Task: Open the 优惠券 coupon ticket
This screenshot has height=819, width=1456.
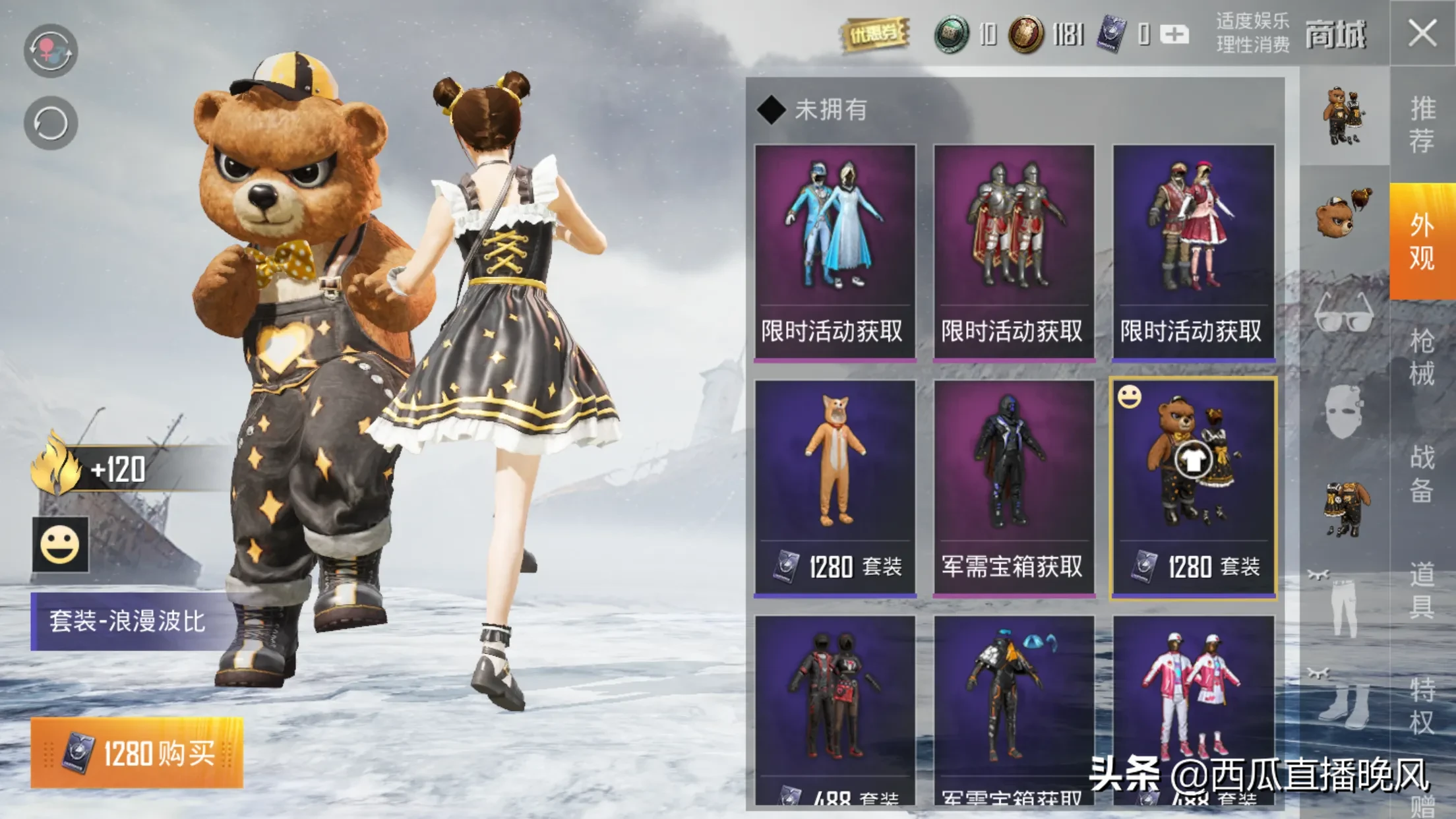Action: pyautogui.click(x=875, y=33)
